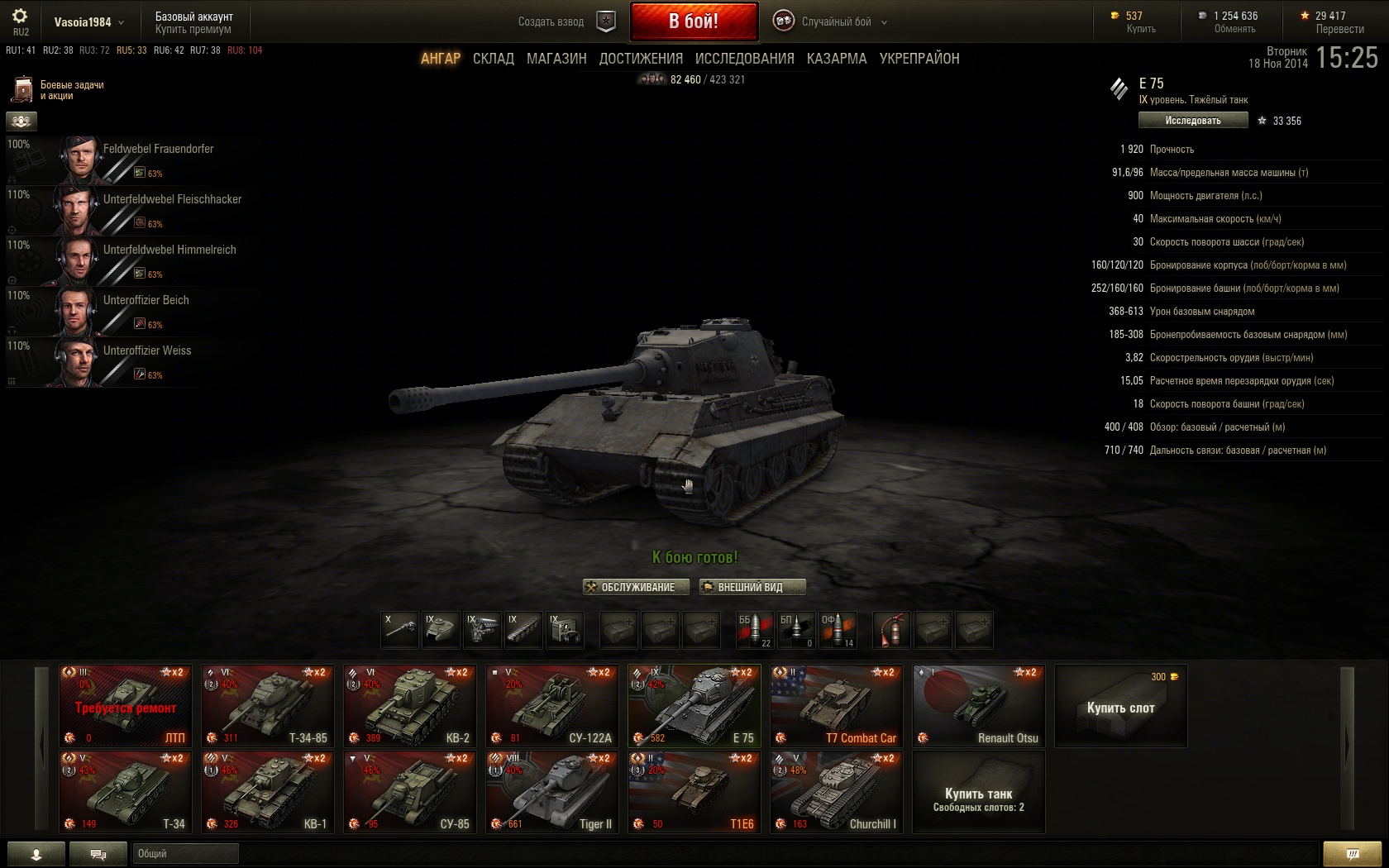Show the КАЗАРМА barracks tab
The width and height of the screenshot is (1389, 868).
837,59
